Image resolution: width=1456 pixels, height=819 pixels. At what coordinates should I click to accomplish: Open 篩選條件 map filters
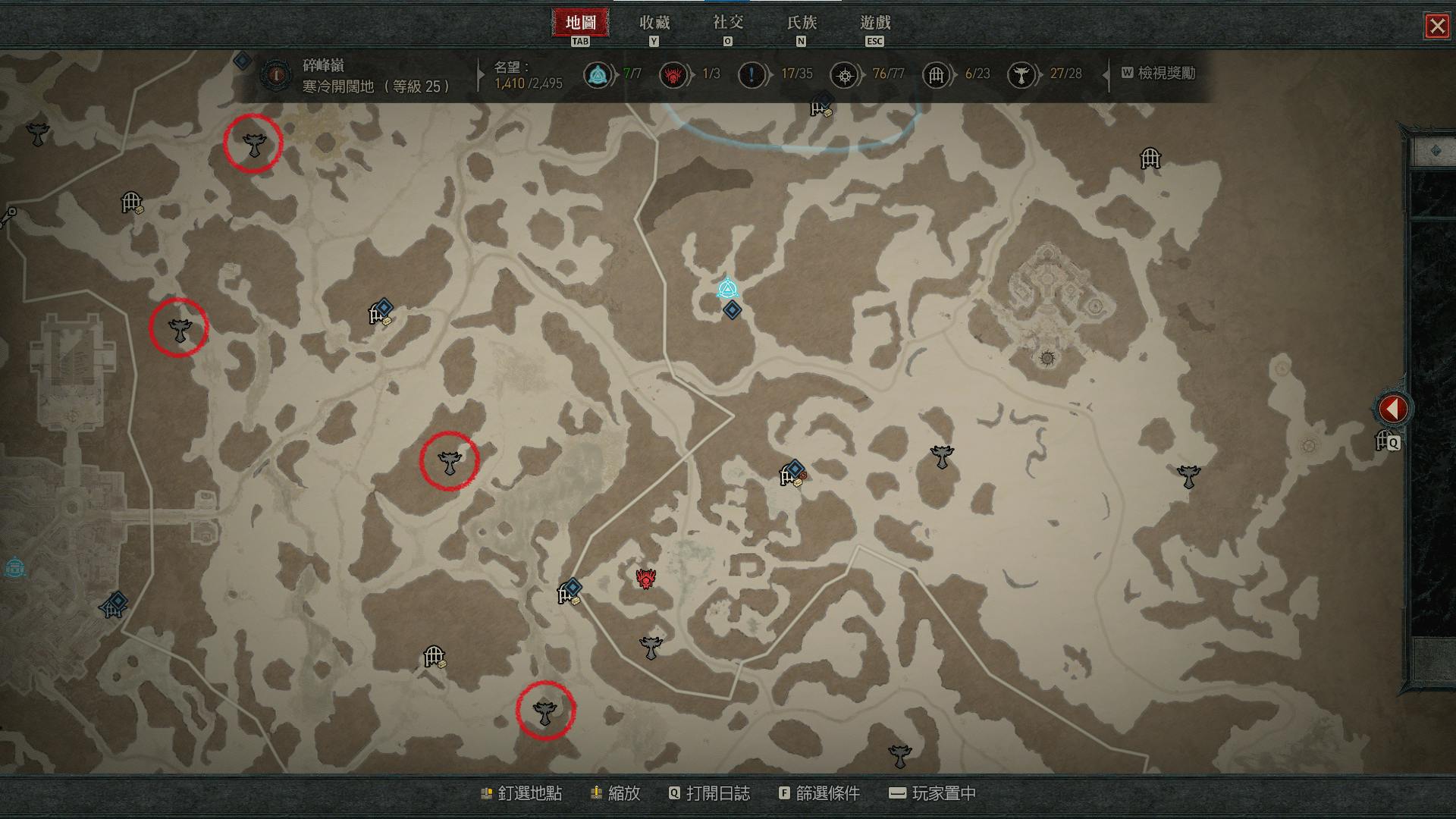pos(819,793)
